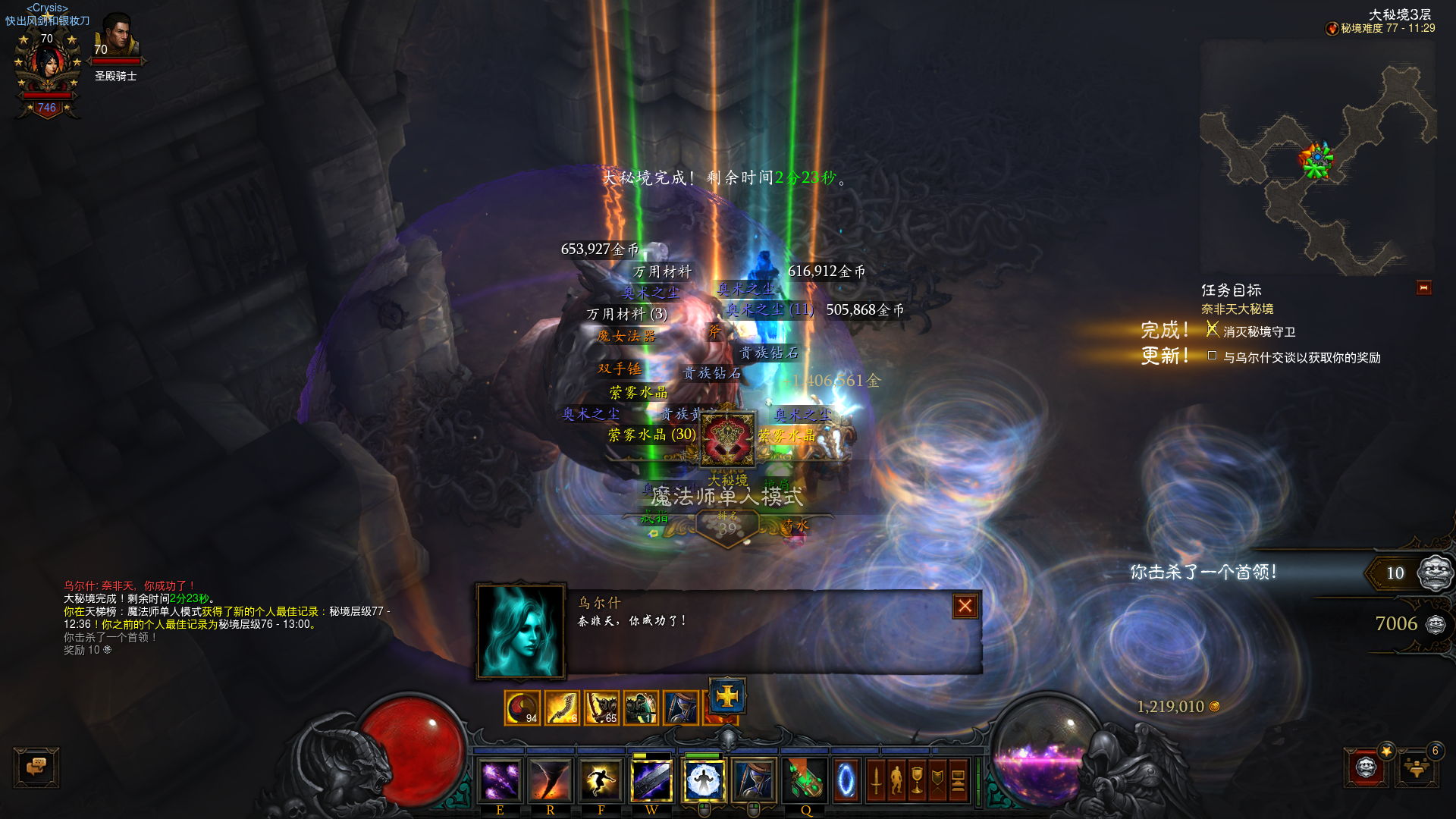Use the glowing leaping figure skill
The height and width of the screenshot is (819, 1456).
click(x=601, y=780)
